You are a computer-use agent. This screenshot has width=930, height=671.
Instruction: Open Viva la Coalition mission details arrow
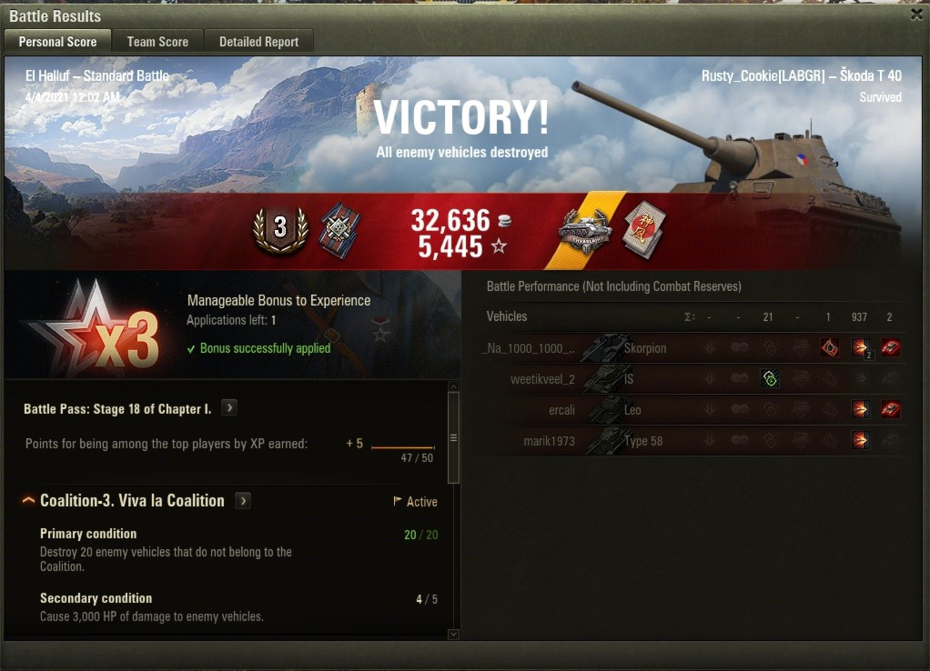click(x=243, y=501)
